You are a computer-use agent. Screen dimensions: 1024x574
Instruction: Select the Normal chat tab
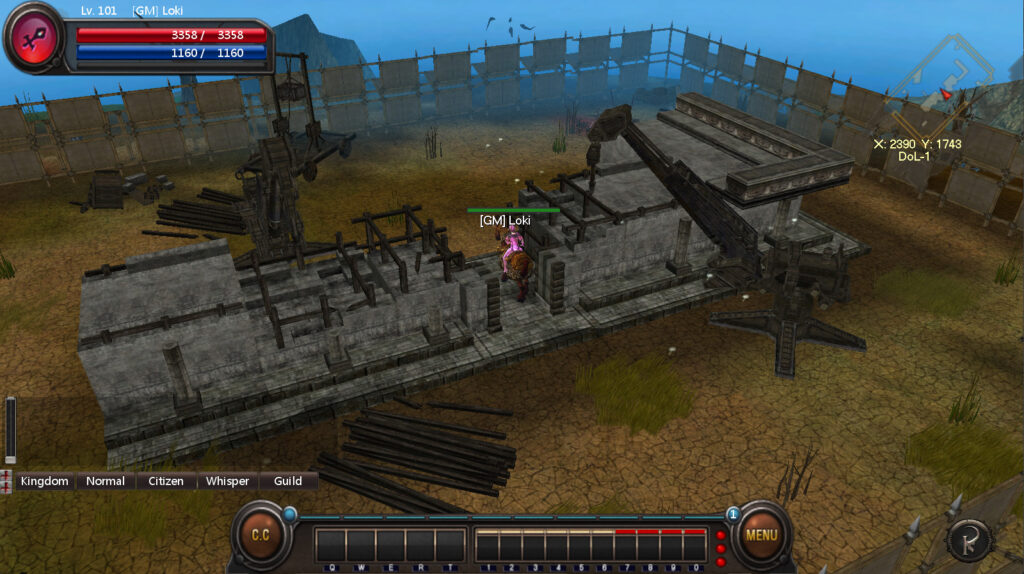pyautogui.click(x=105, y=481)
